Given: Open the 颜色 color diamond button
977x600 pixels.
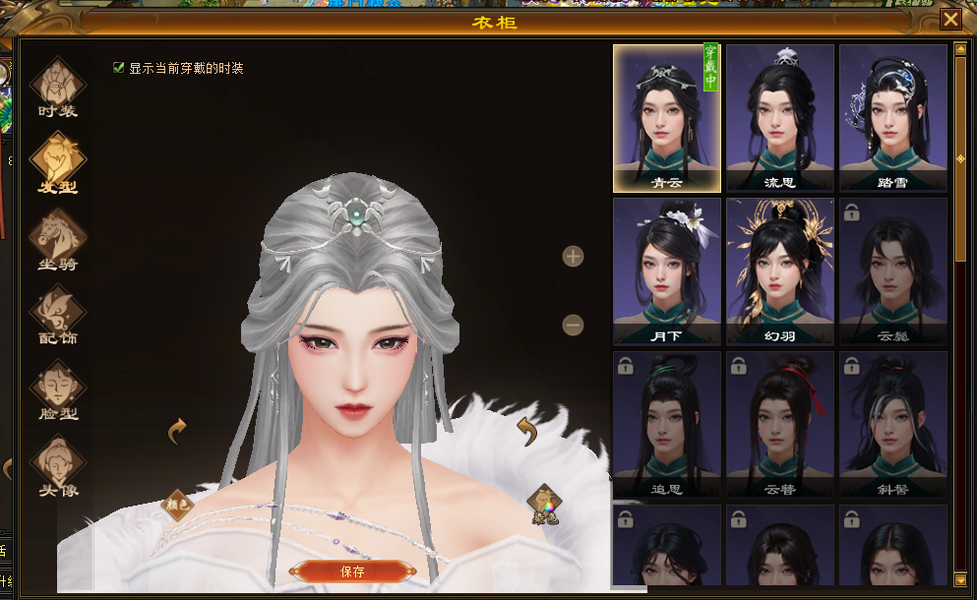Looking at the screenshot, I should [176, 505].
